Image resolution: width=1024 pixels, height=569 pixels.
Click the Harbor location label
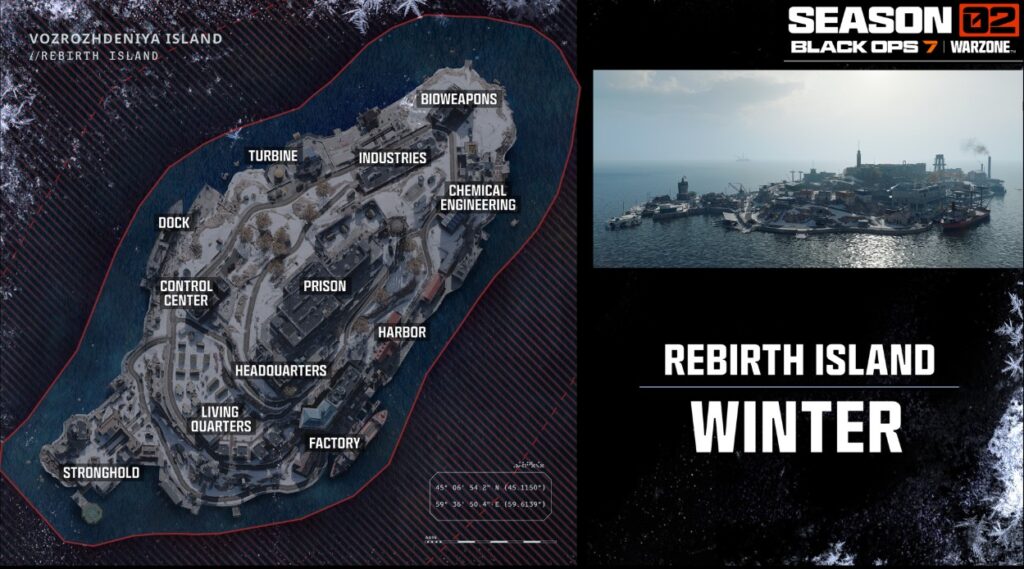pyautogui.click(x=402, y=332)
